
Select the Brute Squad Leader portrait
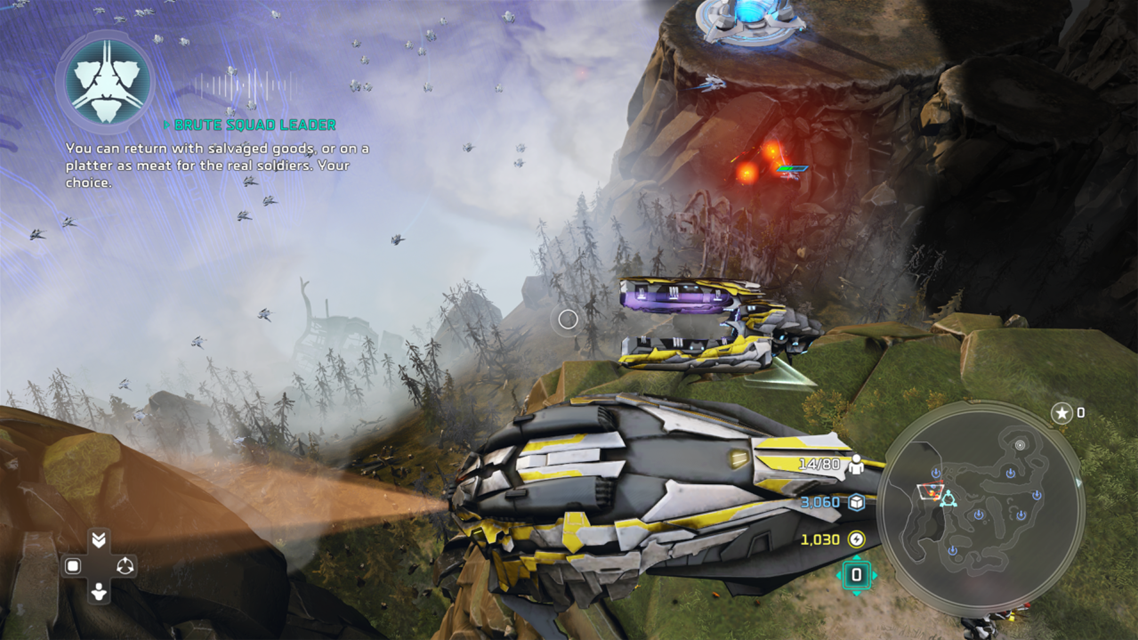[105, 82]
